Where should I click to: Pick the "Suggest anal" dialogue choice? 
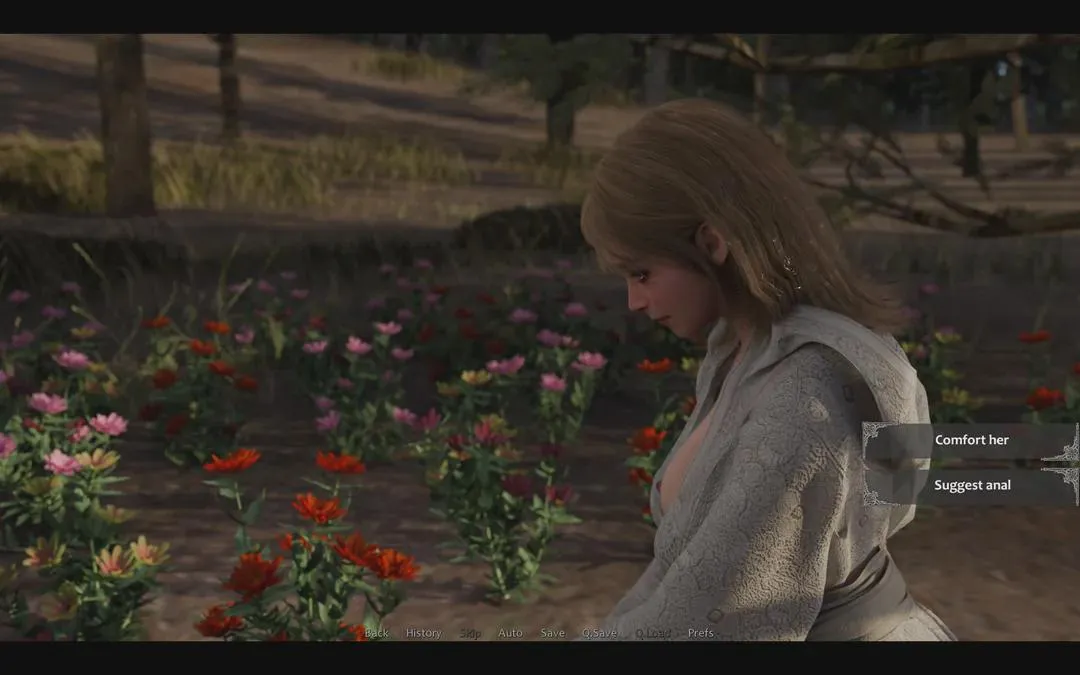pos(971,485)
